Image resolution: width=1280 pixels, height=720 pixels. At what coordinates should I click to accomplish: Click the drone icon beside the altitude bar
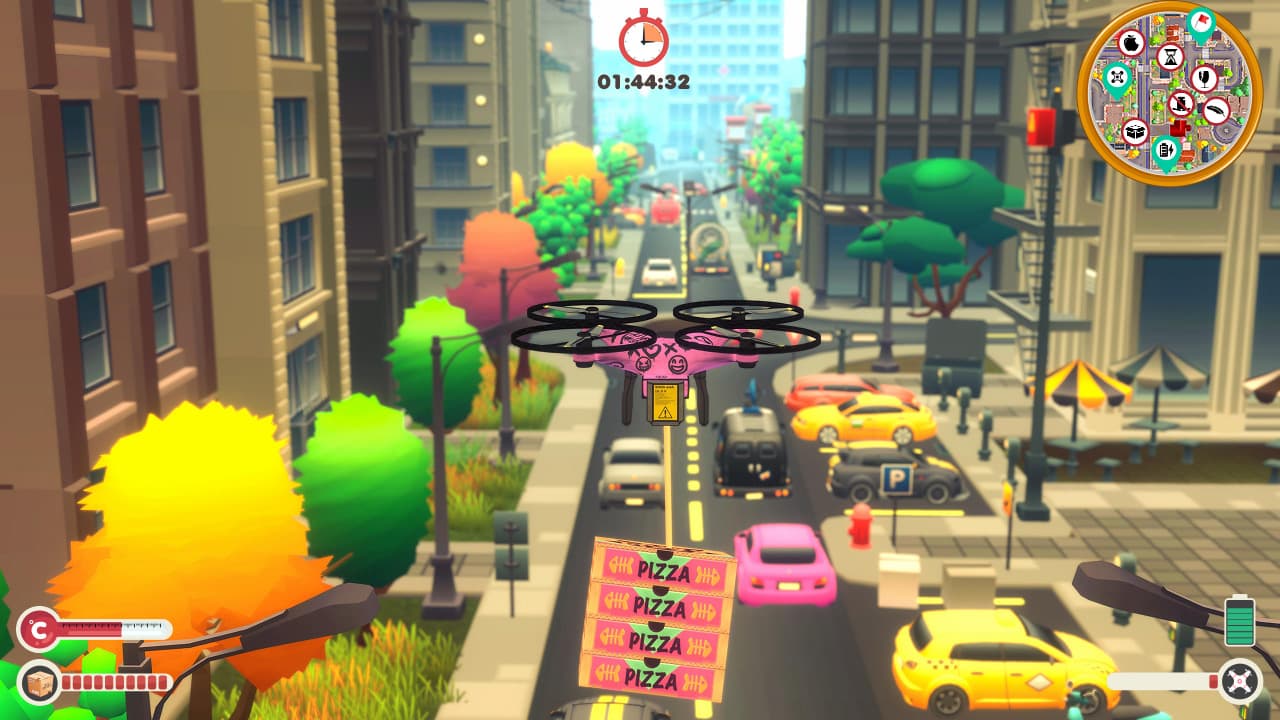[x=1239, y=682]
